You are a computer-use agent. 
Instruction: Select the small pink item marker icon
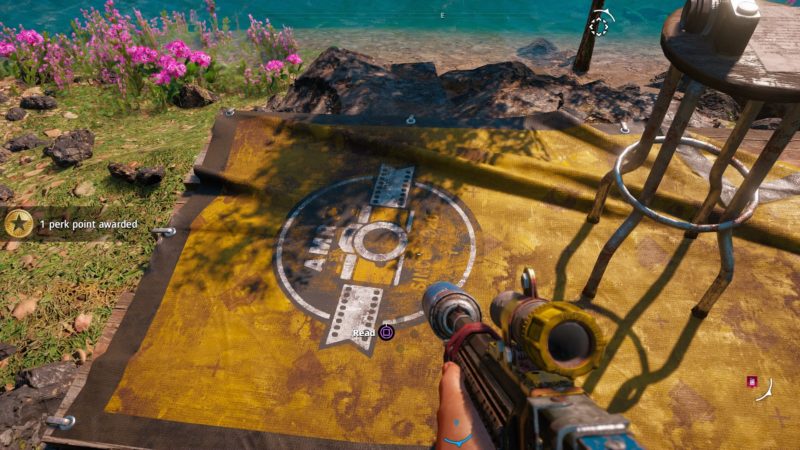click(751, 381)
